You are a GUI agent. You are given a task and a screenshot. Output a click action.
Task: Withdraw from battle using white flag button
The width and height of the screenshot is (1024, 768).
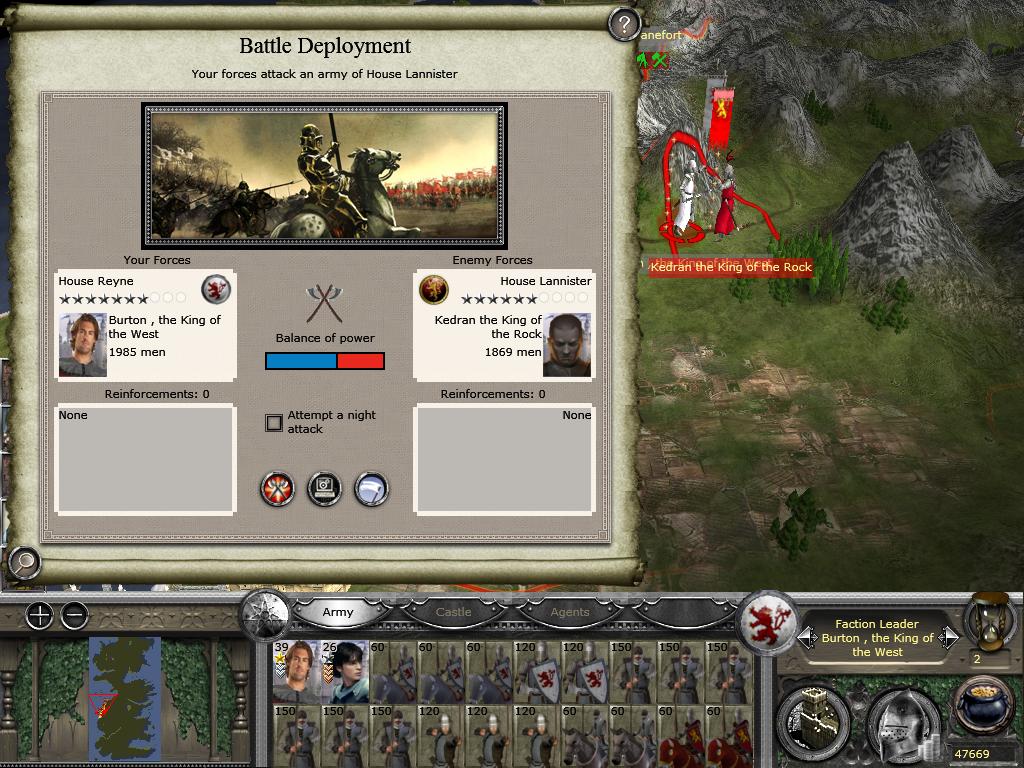(371, 489)
